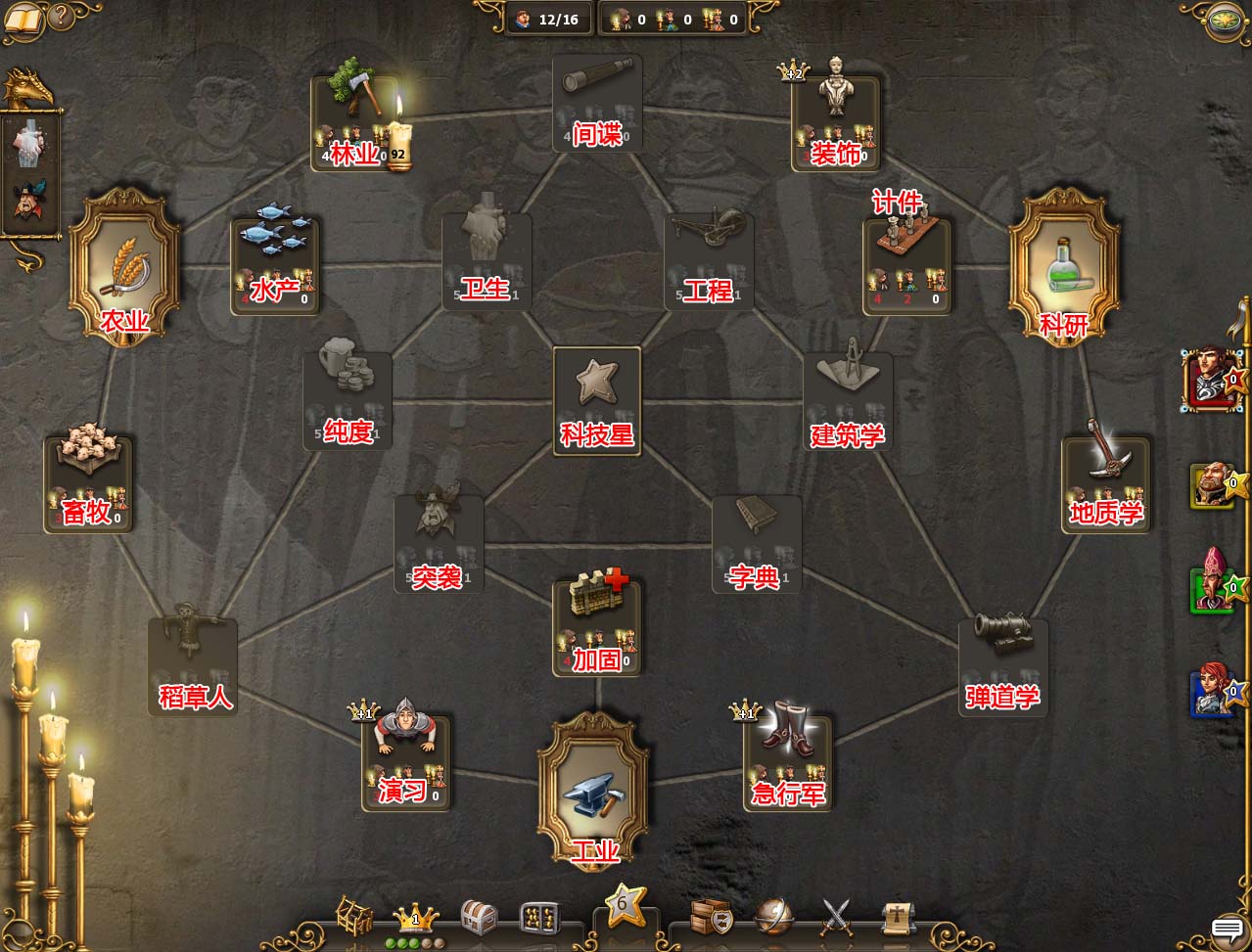Open the crossed swords military menu
This screenshot has width=1252, height=952.
[836, 917]
